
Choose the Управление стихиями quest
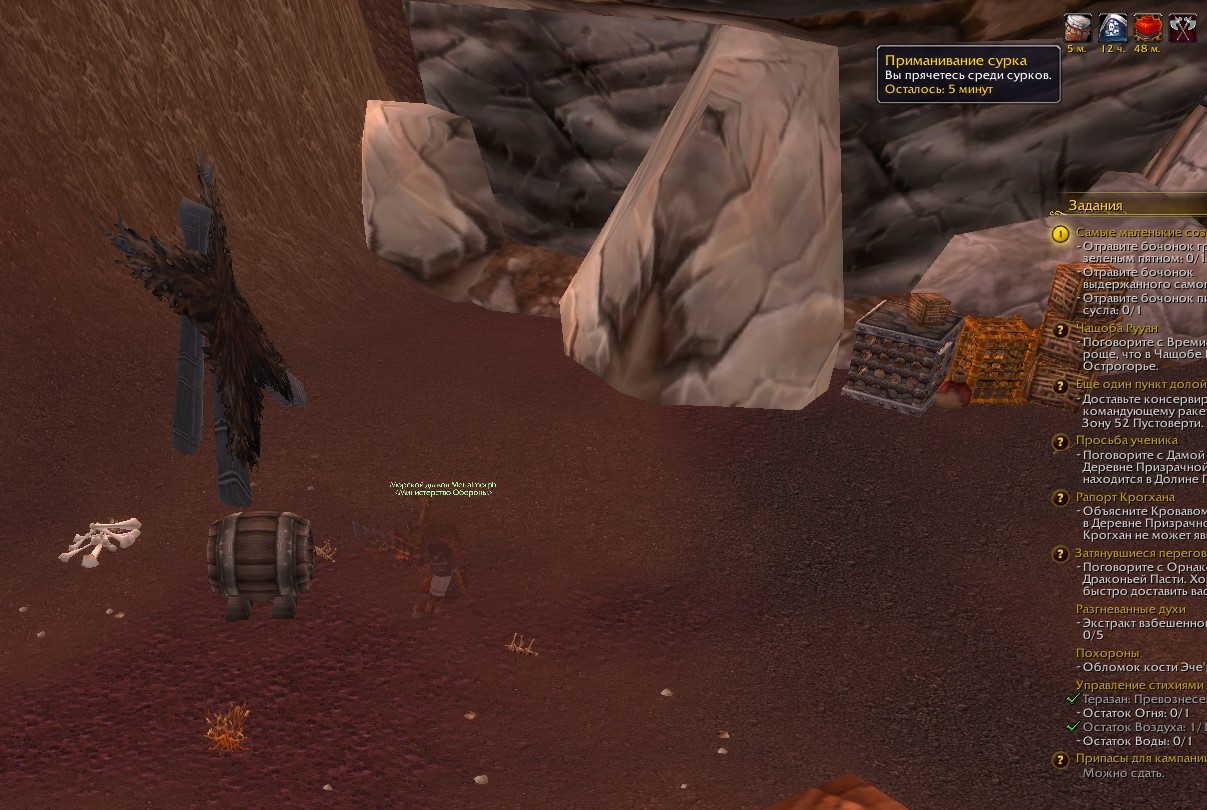click(x=1139, y=685)
